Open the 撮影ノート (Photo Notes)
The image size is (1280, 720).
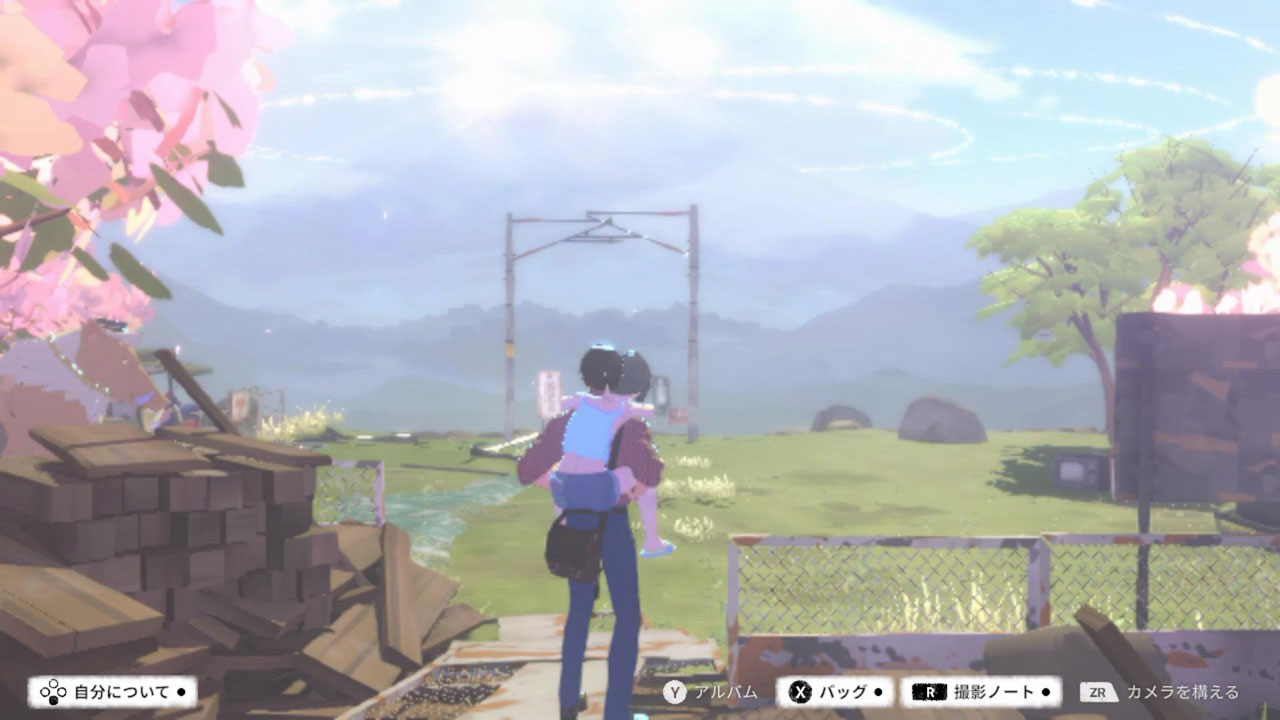[981, 692]
